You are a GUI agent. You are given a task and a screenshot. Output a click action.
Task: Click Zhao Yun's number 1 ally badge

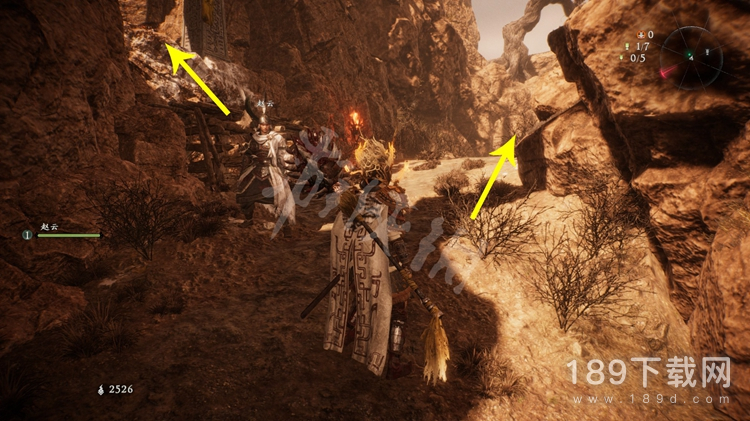(27, 235)
